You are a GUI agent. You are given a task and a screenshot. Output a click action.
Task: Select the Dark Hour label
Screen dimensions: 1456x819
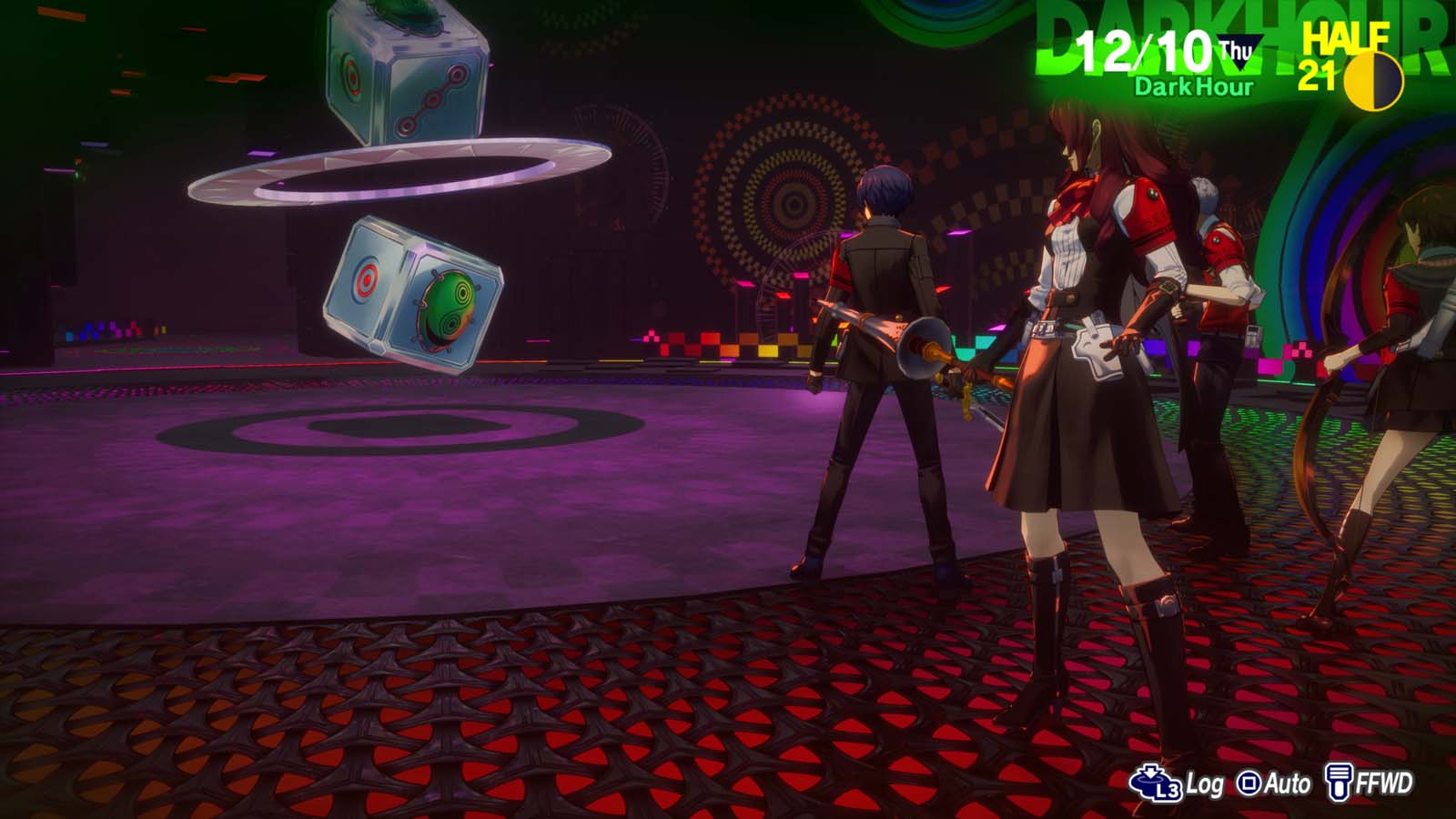[1192, 88]
